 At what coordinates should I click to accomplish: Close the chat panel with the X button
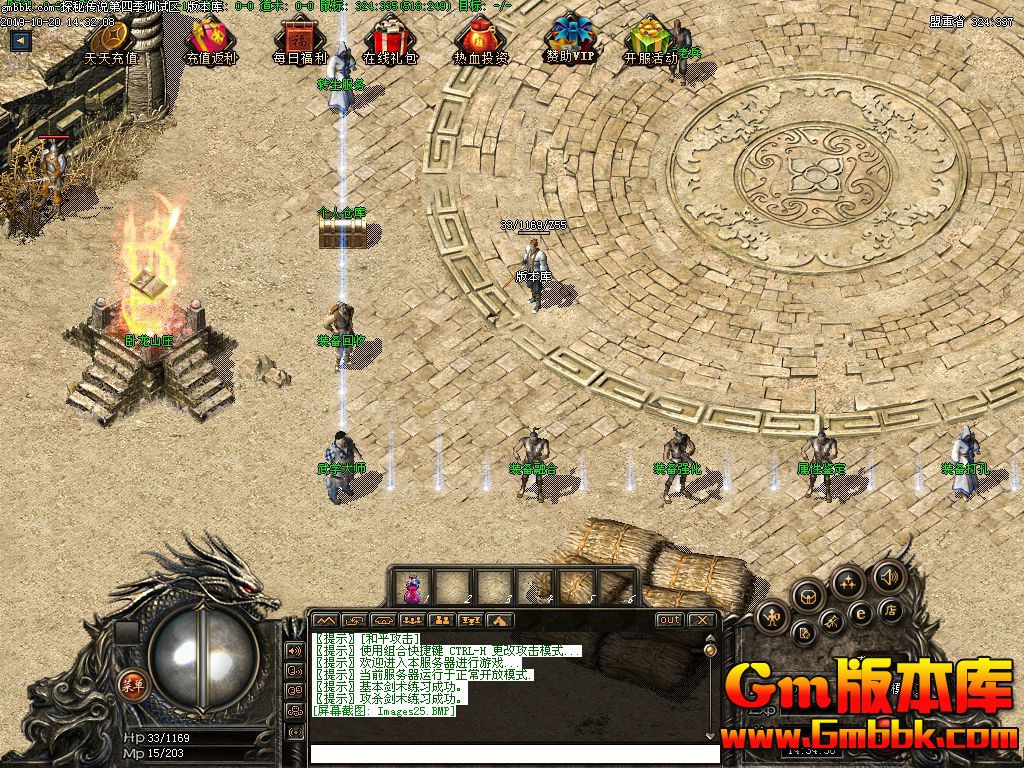[x=702, y=620]
